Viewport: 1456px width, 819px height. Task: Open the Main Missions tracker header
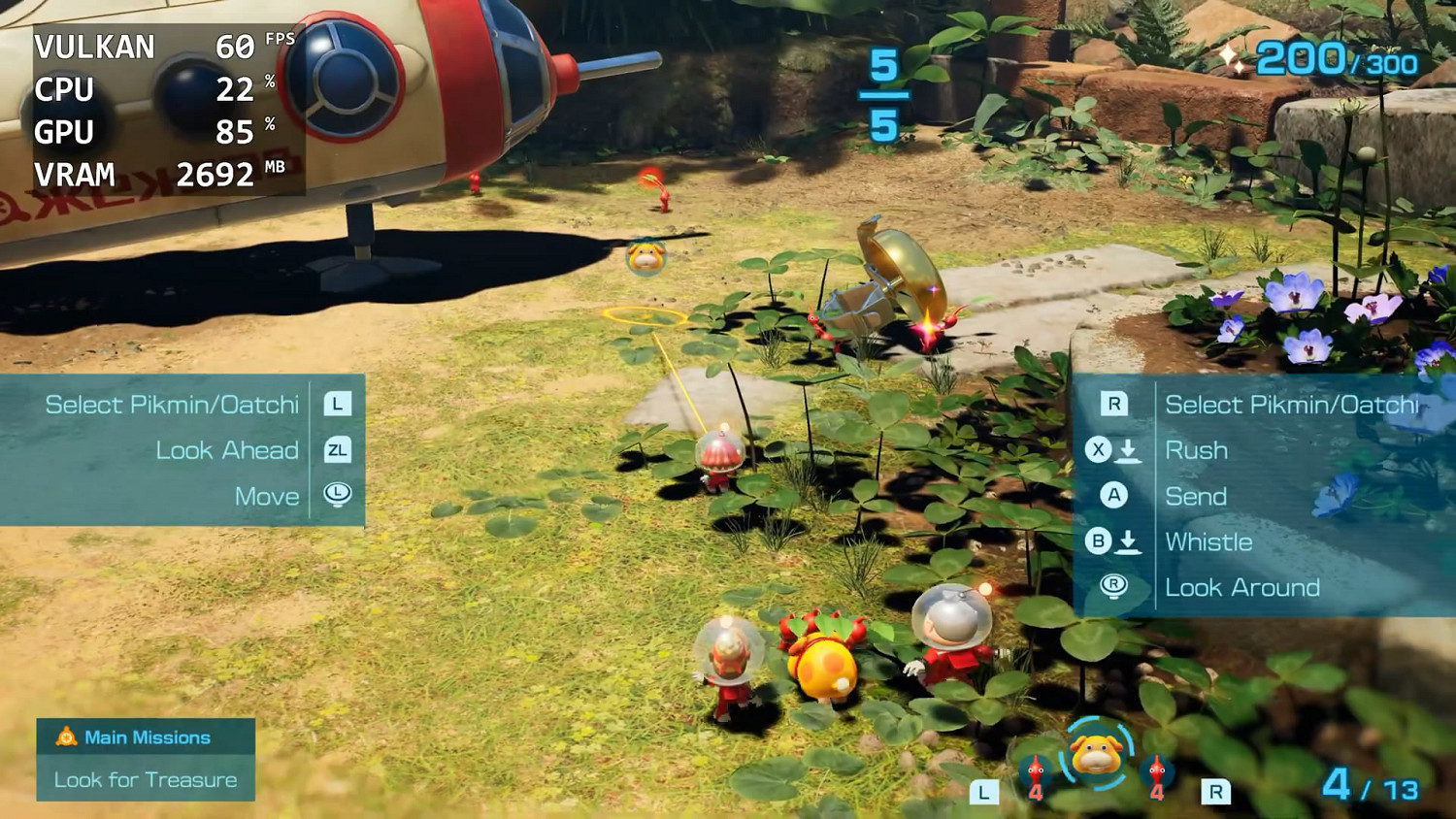146,737
